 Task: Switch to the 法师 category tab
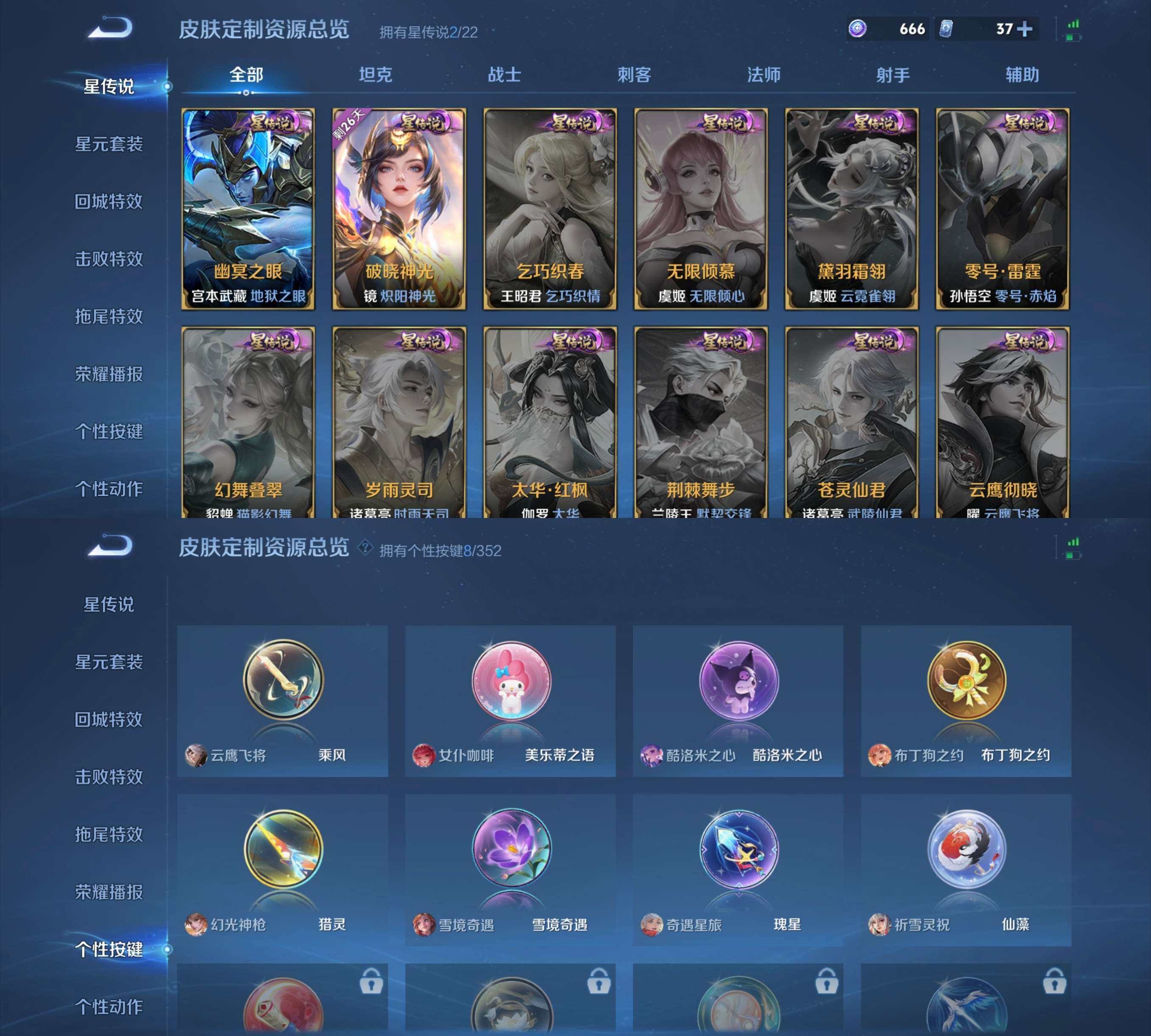764,73
